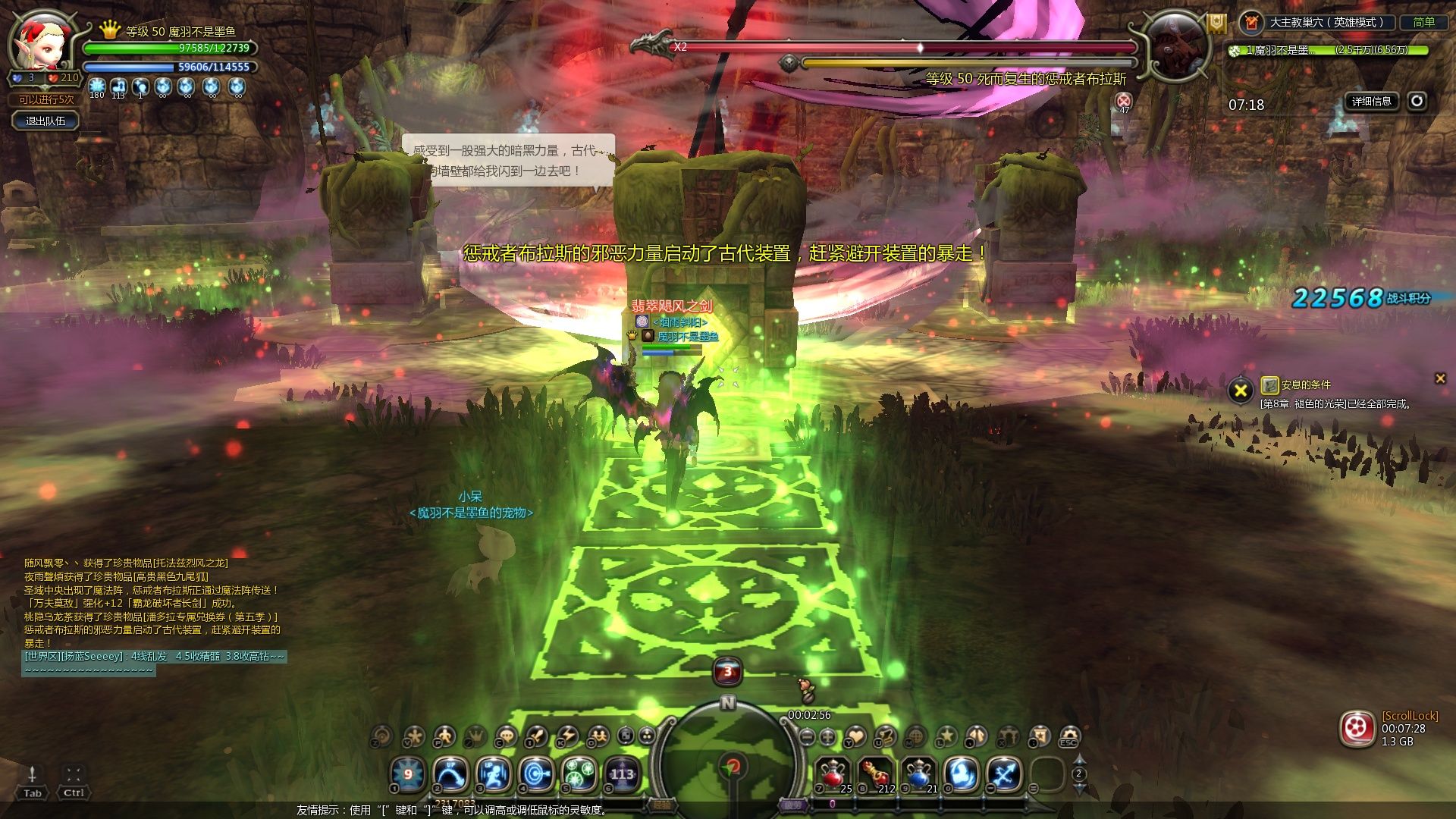Use the blue mana potion with 21 left

918,775
